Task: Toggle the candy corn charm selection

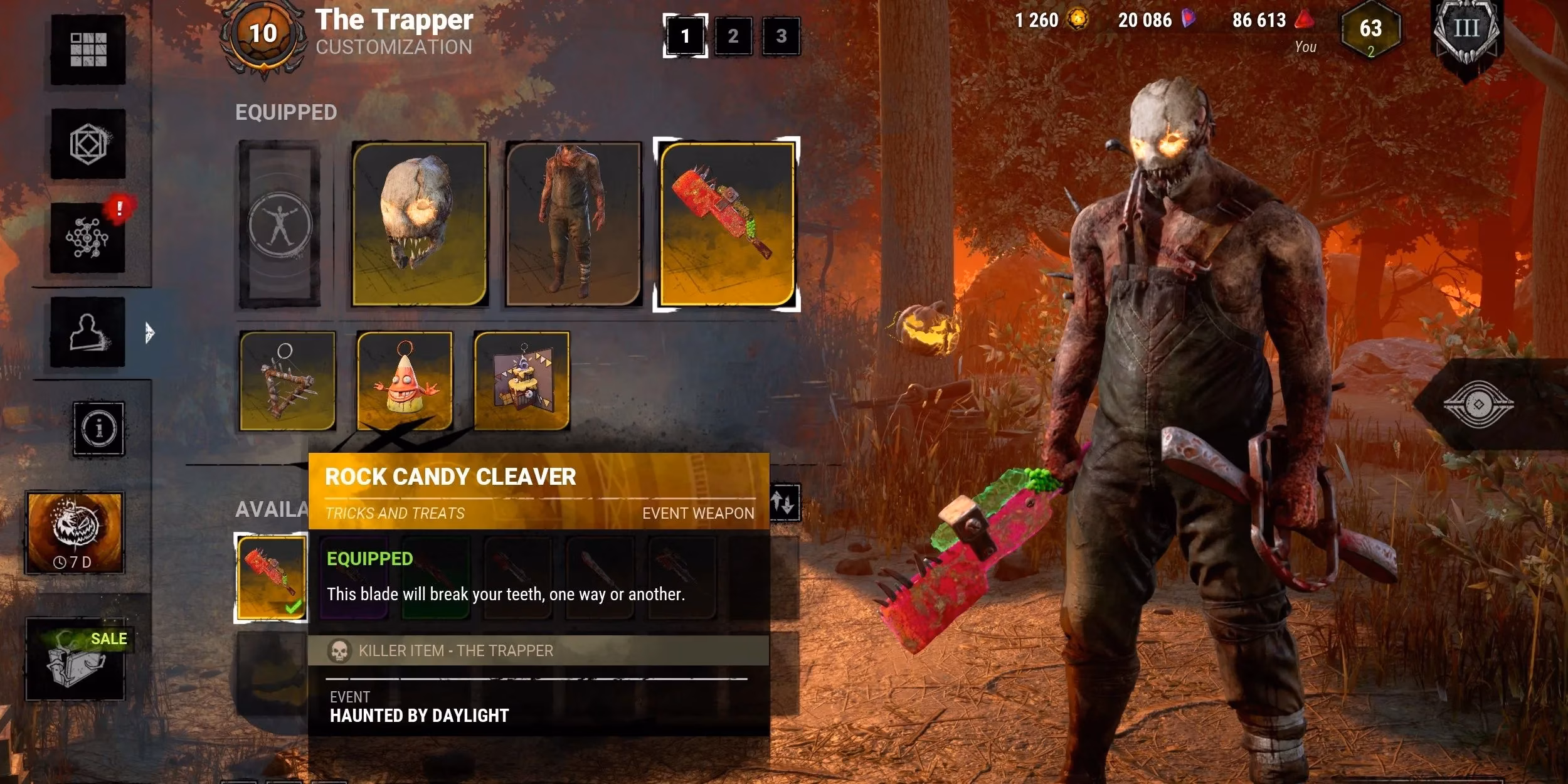Action: pyautogui.click(x=405, y=383)
